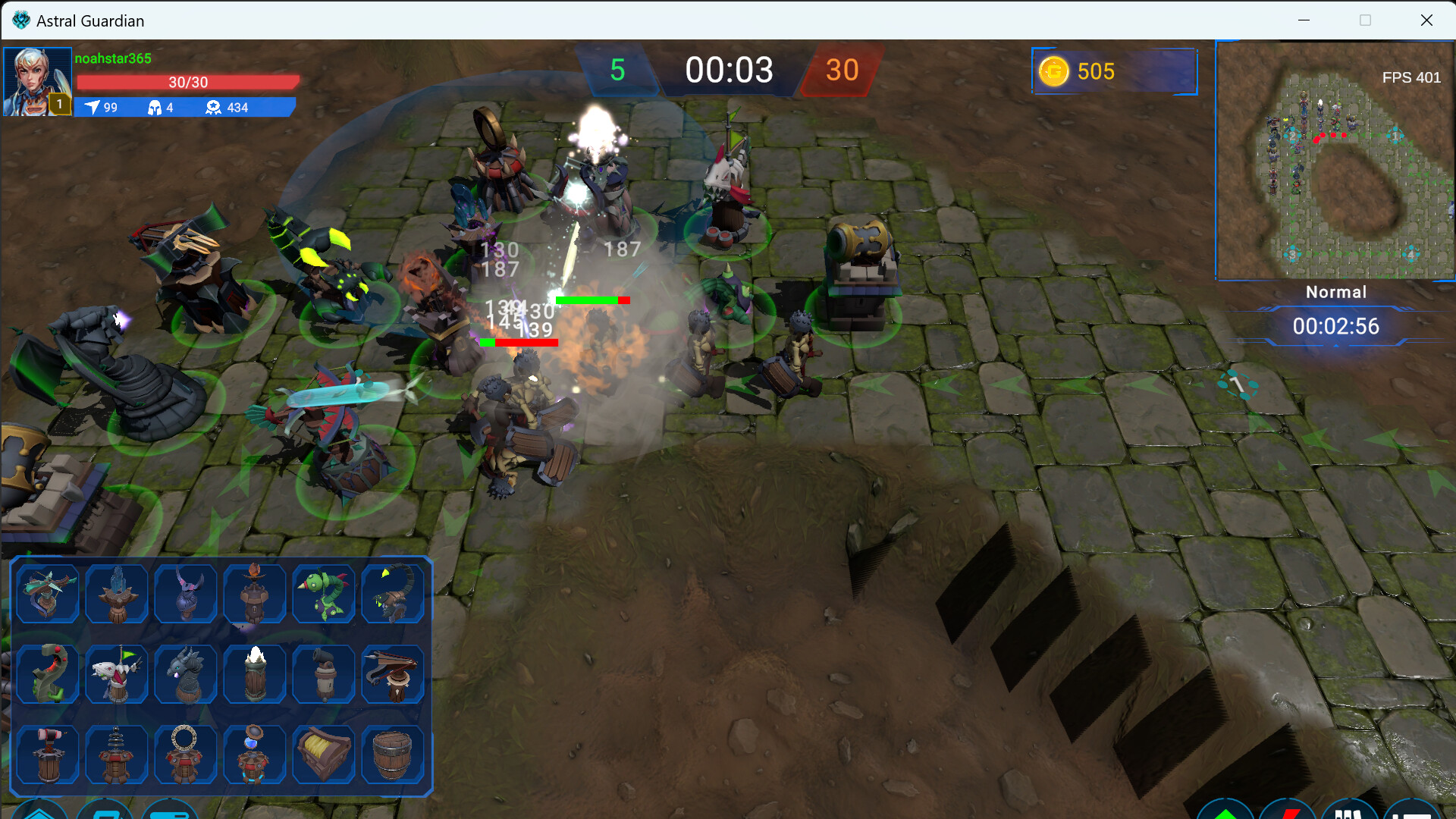
Task: Click the blue score counter showing 5
Action: point(617,71)
